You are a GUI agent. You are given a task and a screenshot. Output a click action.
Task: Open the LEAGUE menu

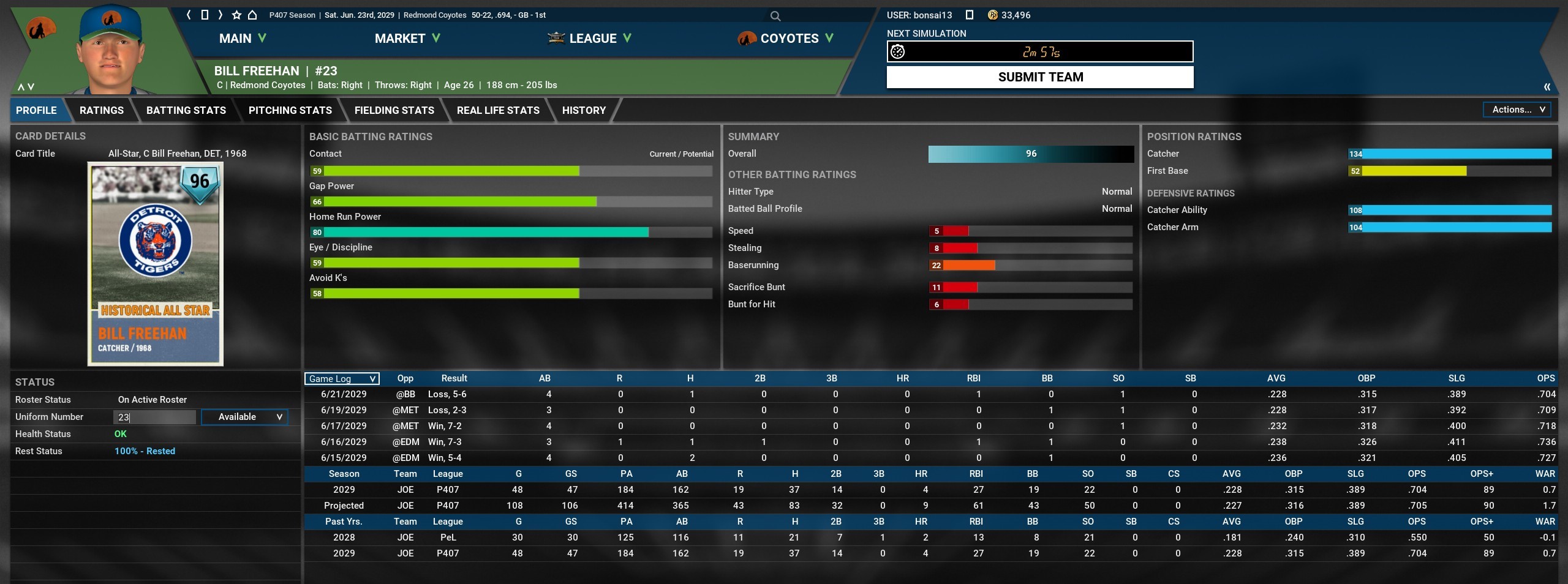tap(589, 39)
